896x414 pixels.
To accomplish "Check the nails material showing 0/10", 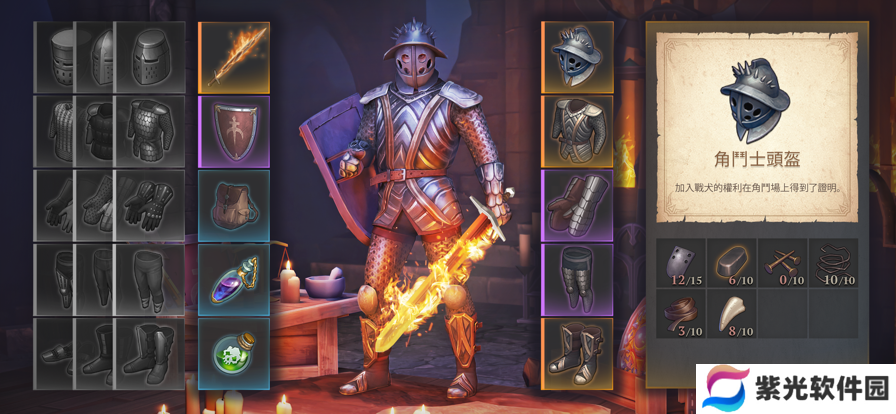I will click(783, 263).
